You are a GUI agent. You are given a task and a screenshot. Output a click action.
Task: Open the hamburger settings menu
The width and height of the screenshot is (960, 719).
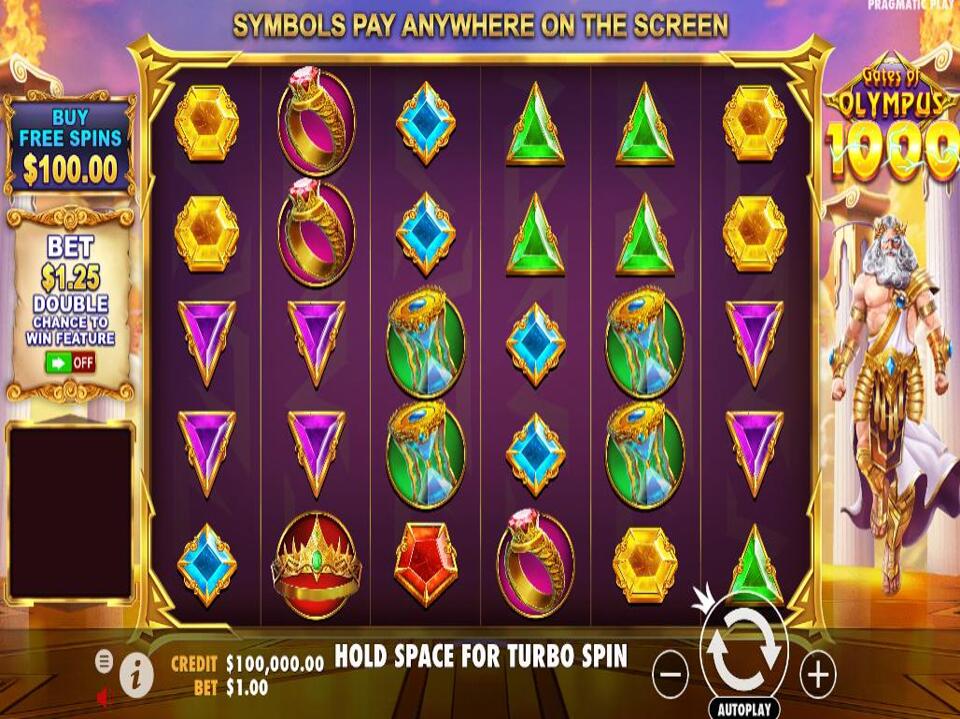click(x=104, y=661)
